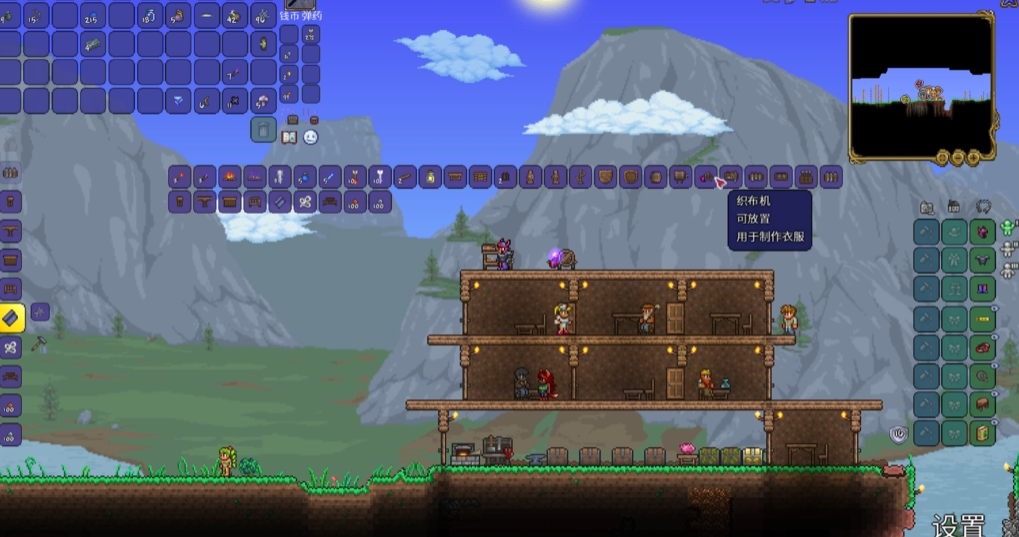Select the red heart accessory slot
Viewport: 1019px width, 537px height.
tap(983, 347)
